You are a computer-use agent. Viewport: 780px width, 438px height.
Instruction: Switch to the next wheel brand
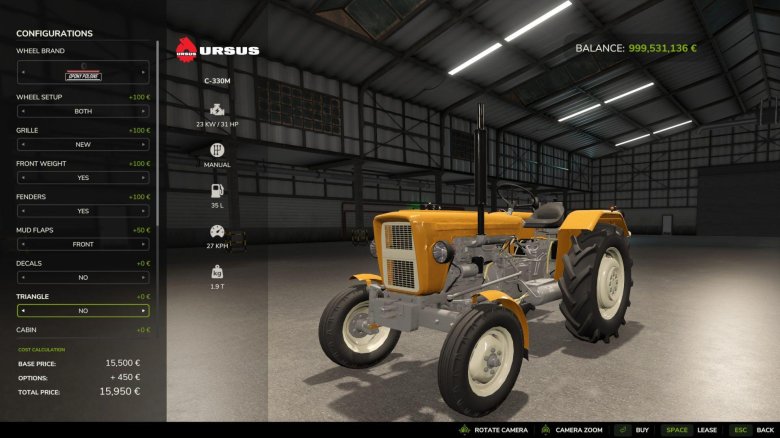pos(145,72)
